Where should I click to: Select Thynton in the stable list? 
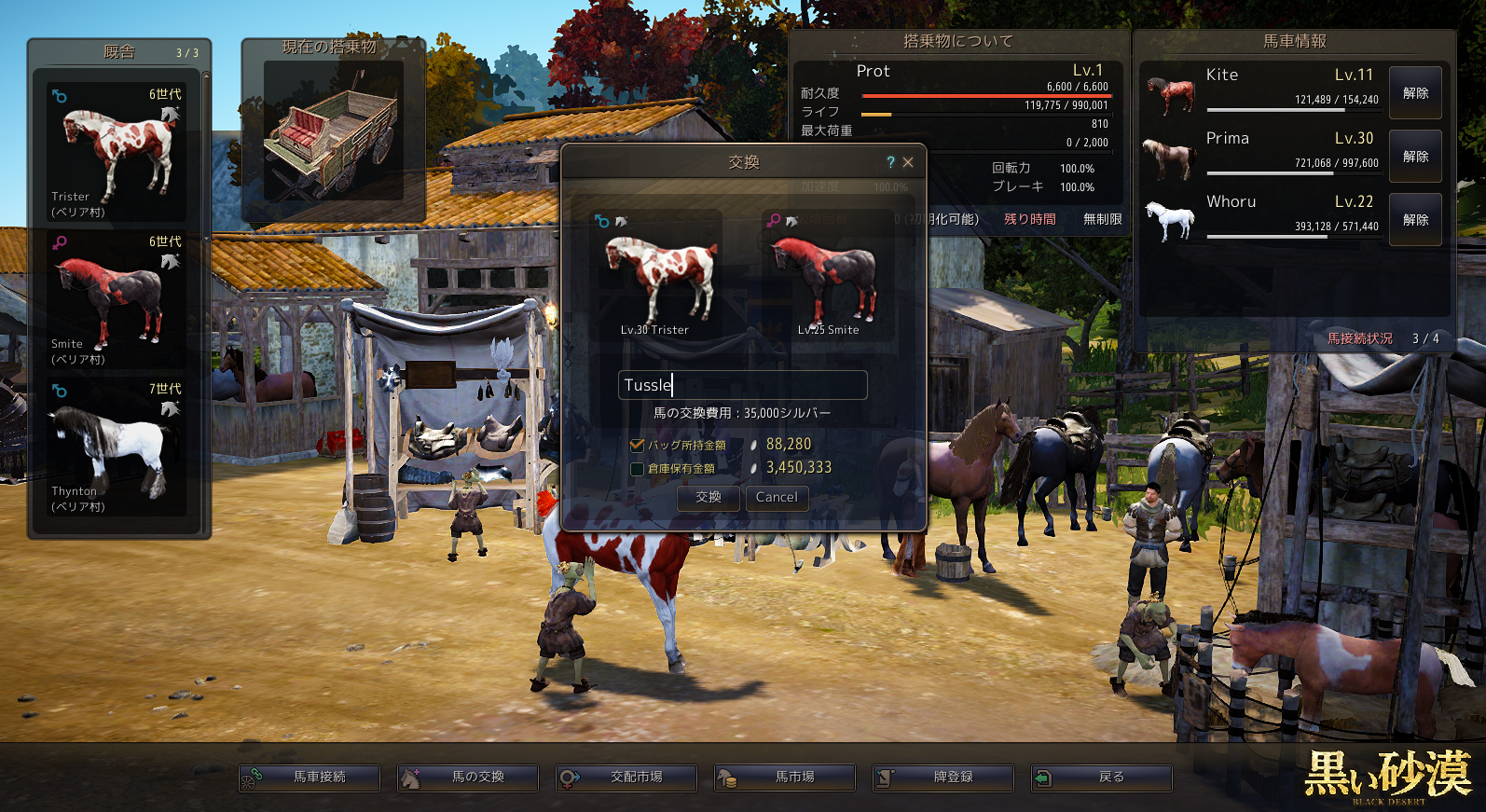coord(117,447)
